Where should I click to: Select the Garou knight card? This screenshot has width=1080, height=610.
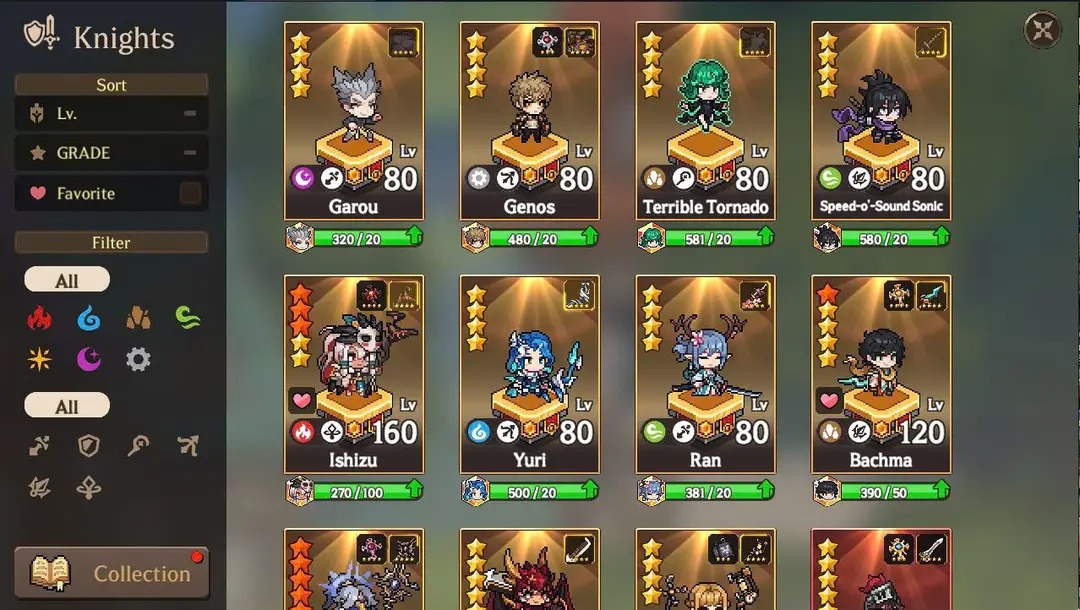tap(354, 120)
